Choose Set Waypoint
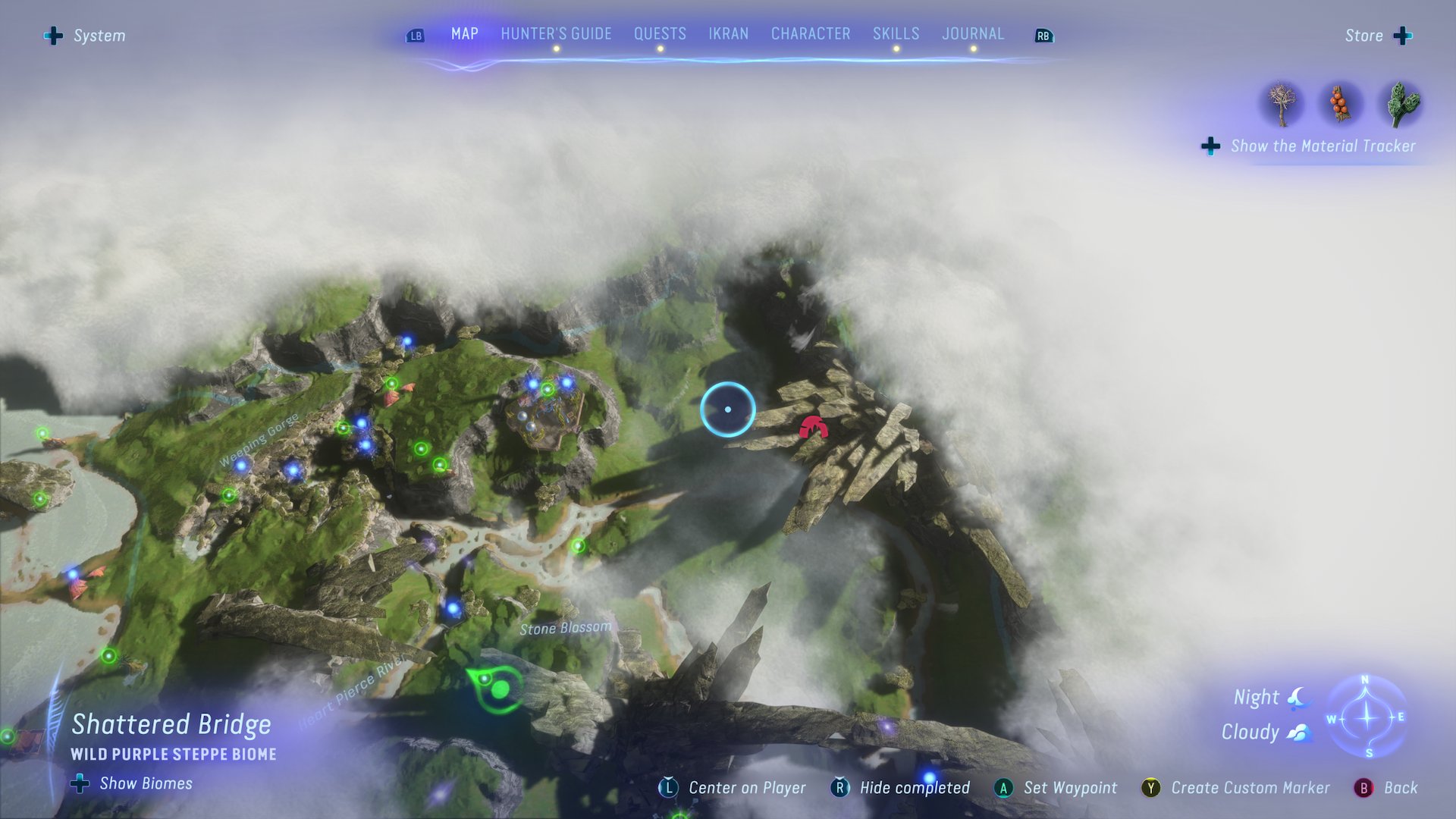This screenshot has height=819, width=1456. click(1056, 788)
